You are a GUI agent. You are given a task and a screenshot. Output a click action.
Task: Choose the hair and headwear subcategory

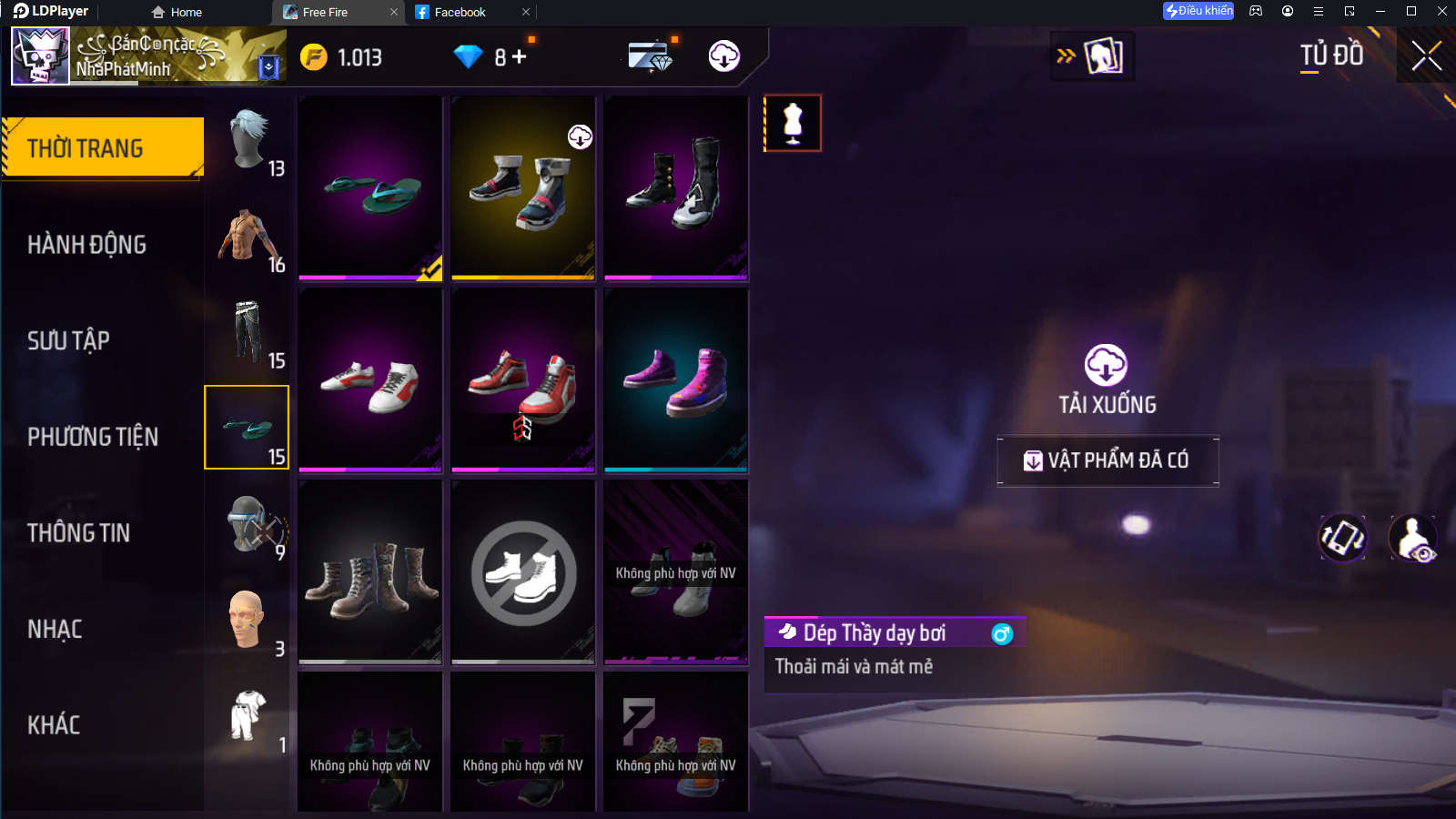[248, 141]
